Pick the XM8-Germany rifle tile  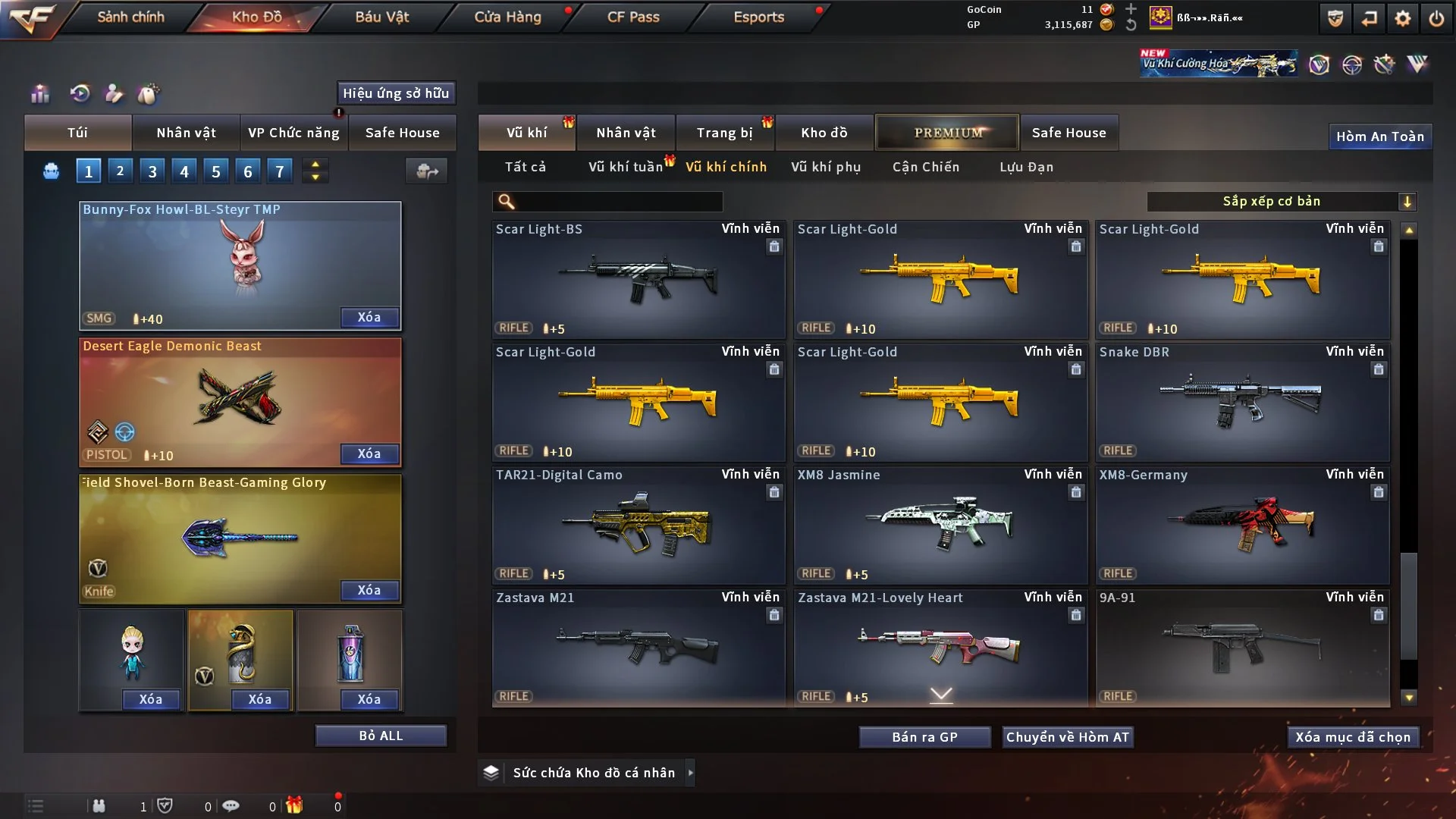pyautogui.click(x=1242, y=526)
